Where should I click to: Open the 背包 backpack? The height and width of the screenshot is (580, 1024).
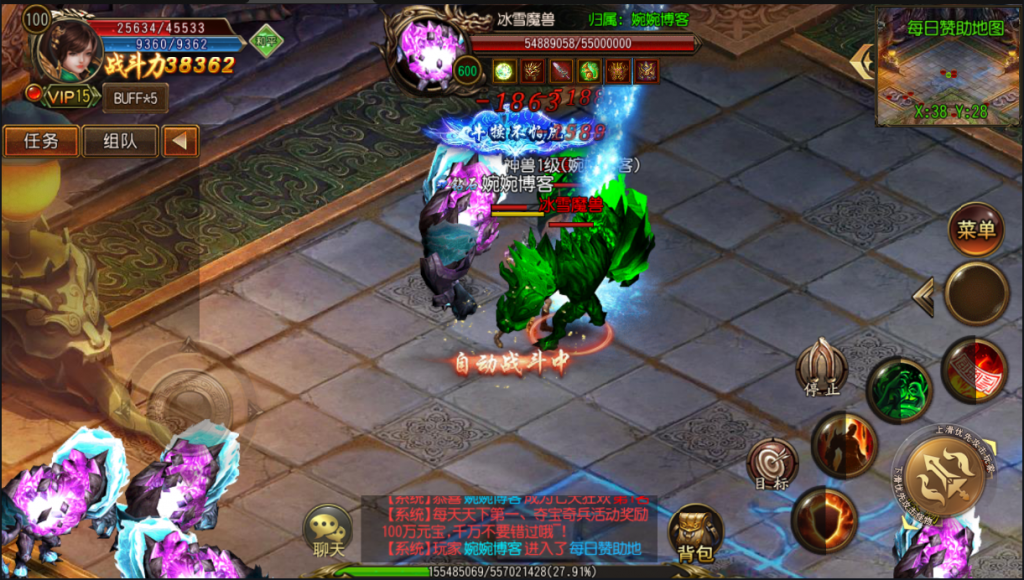[x=694, y=532]
